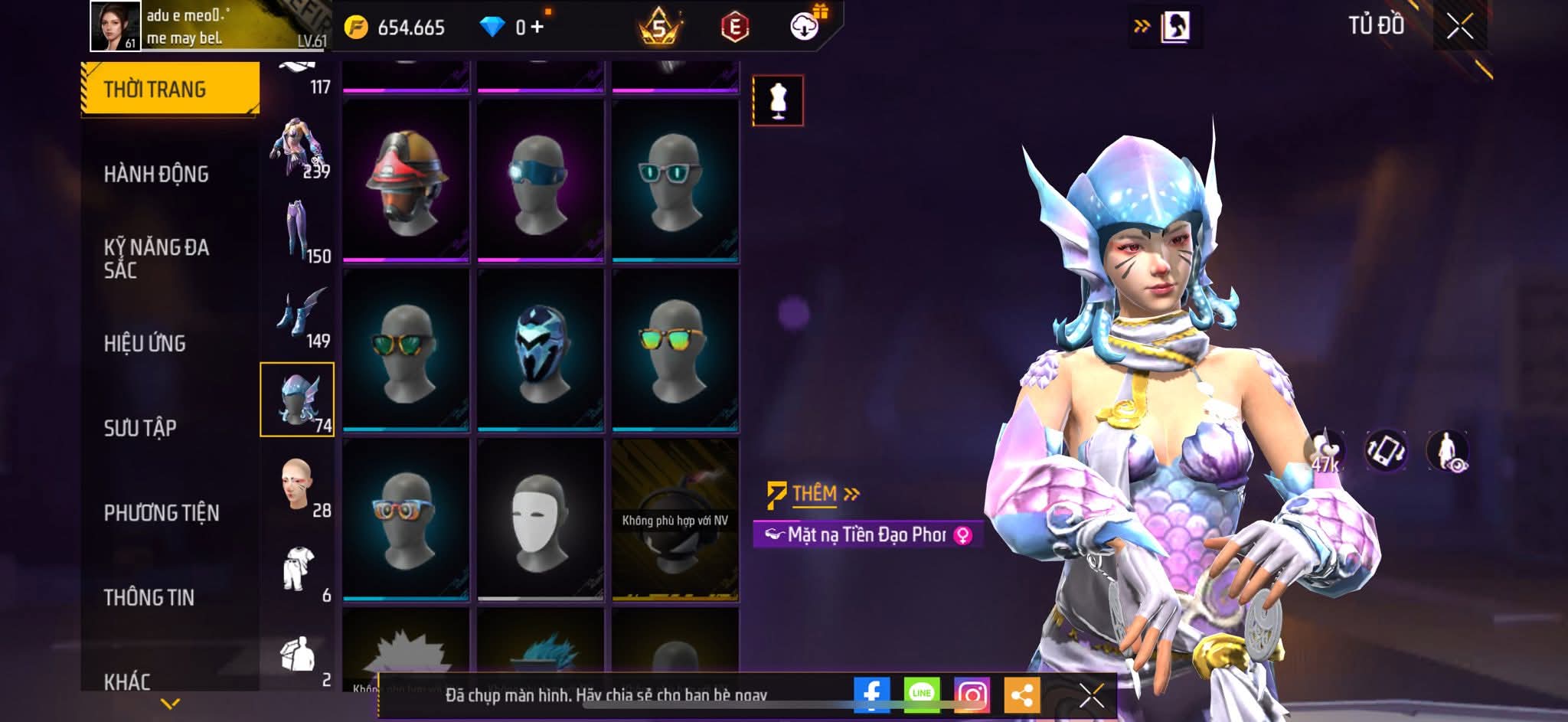Image resolution: width=1568 pixels, height=722 pixels.
Task: Open the mannequin outfit preset button
Action: [778, 100]
